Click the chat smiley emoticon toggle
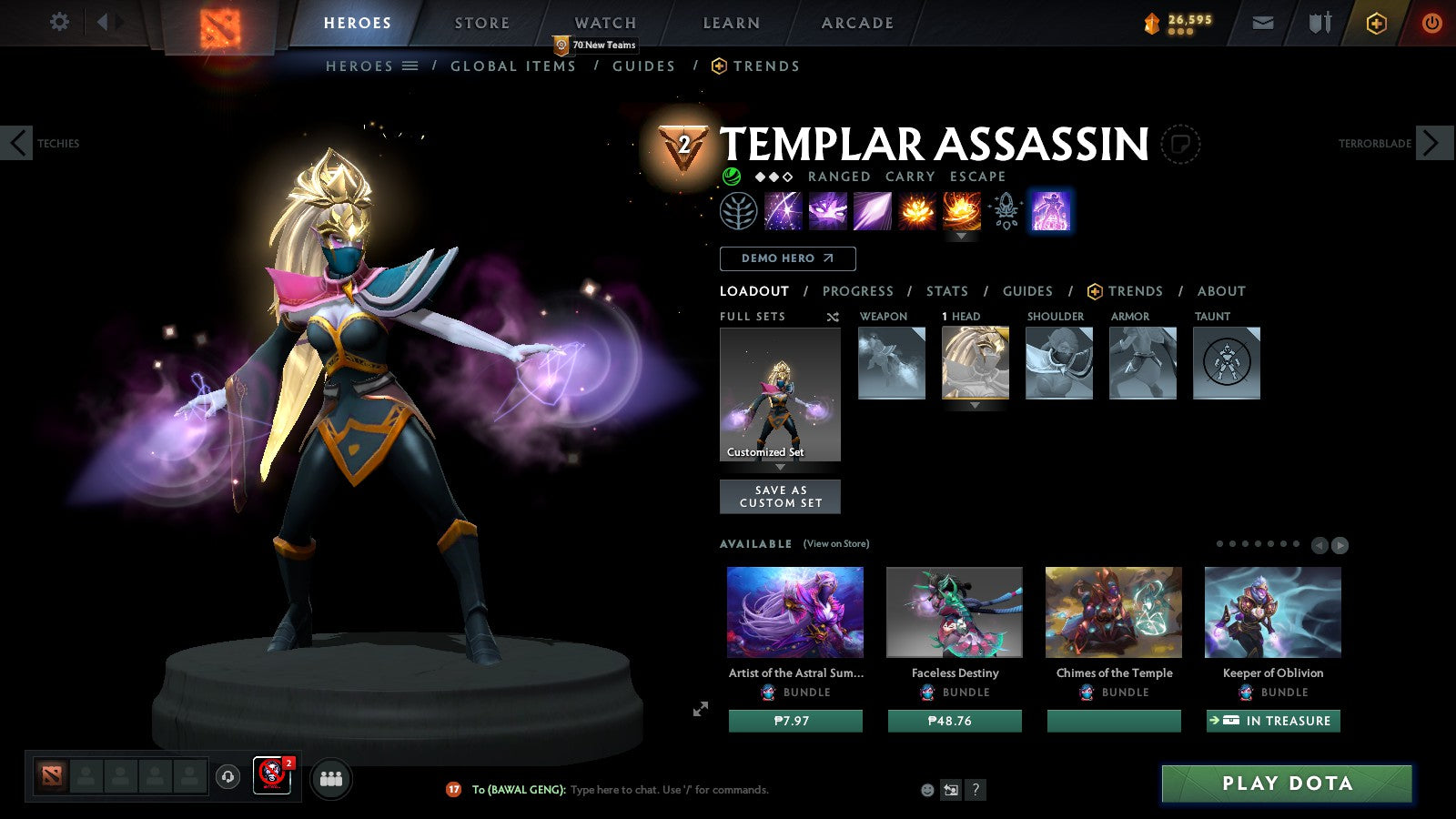Screen dimensions: 1456x819 click(926, 790)
